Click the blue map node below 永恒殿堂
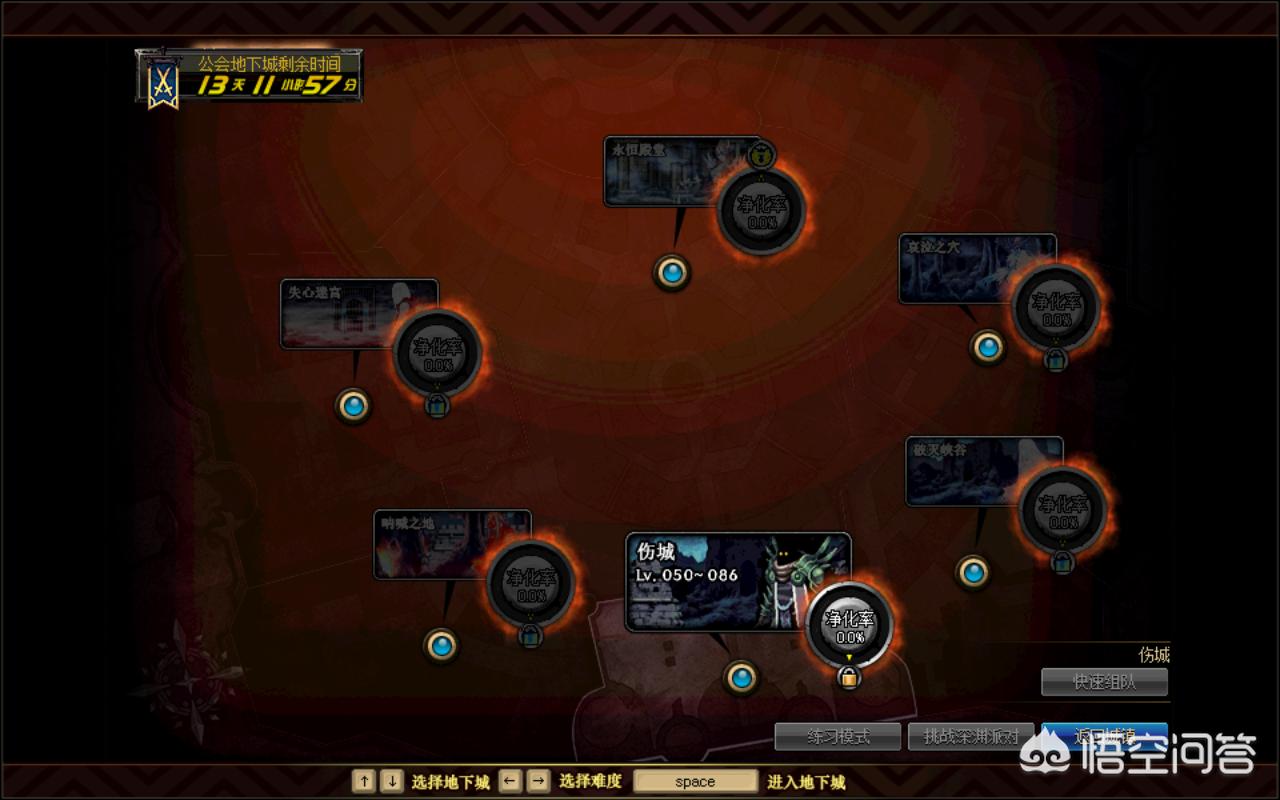The image size is (1280, 800). click(x=672, y=271)
